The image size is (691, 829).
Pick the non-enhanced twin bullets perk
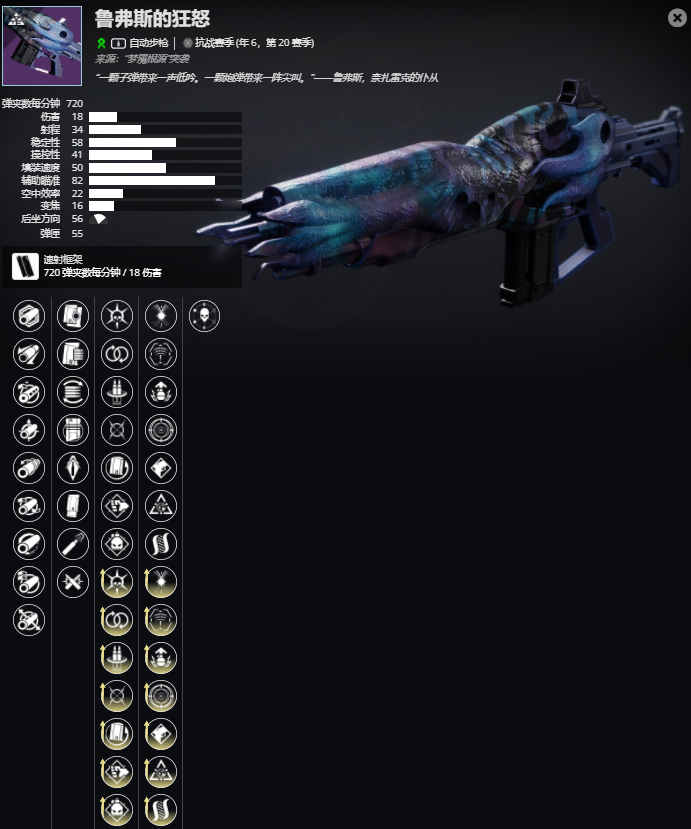pos(117,392)
